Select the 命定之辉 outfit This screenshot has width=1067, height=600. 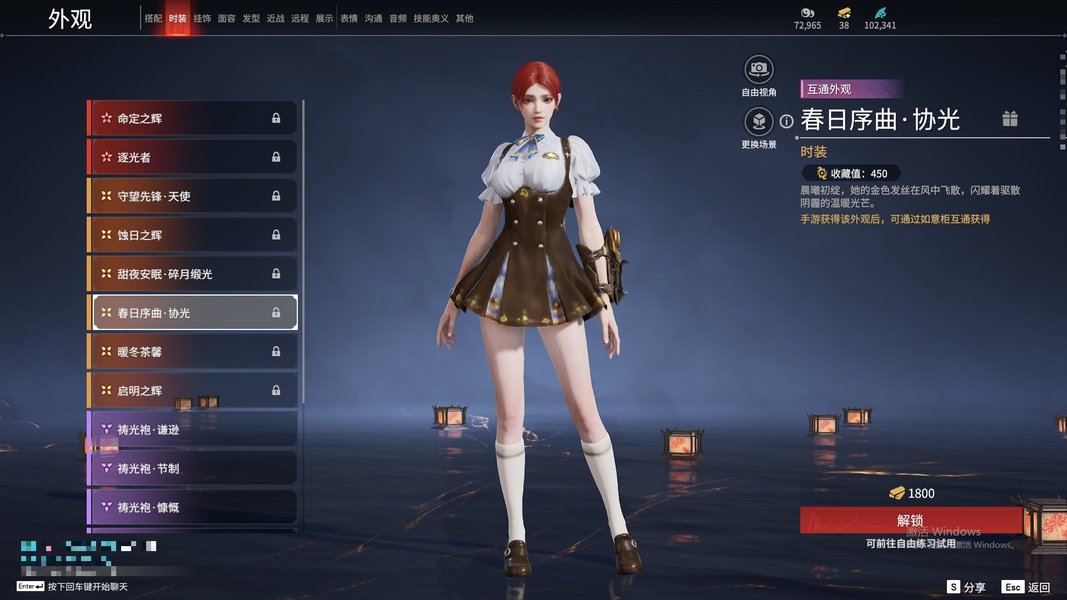(x=192, y=118)
